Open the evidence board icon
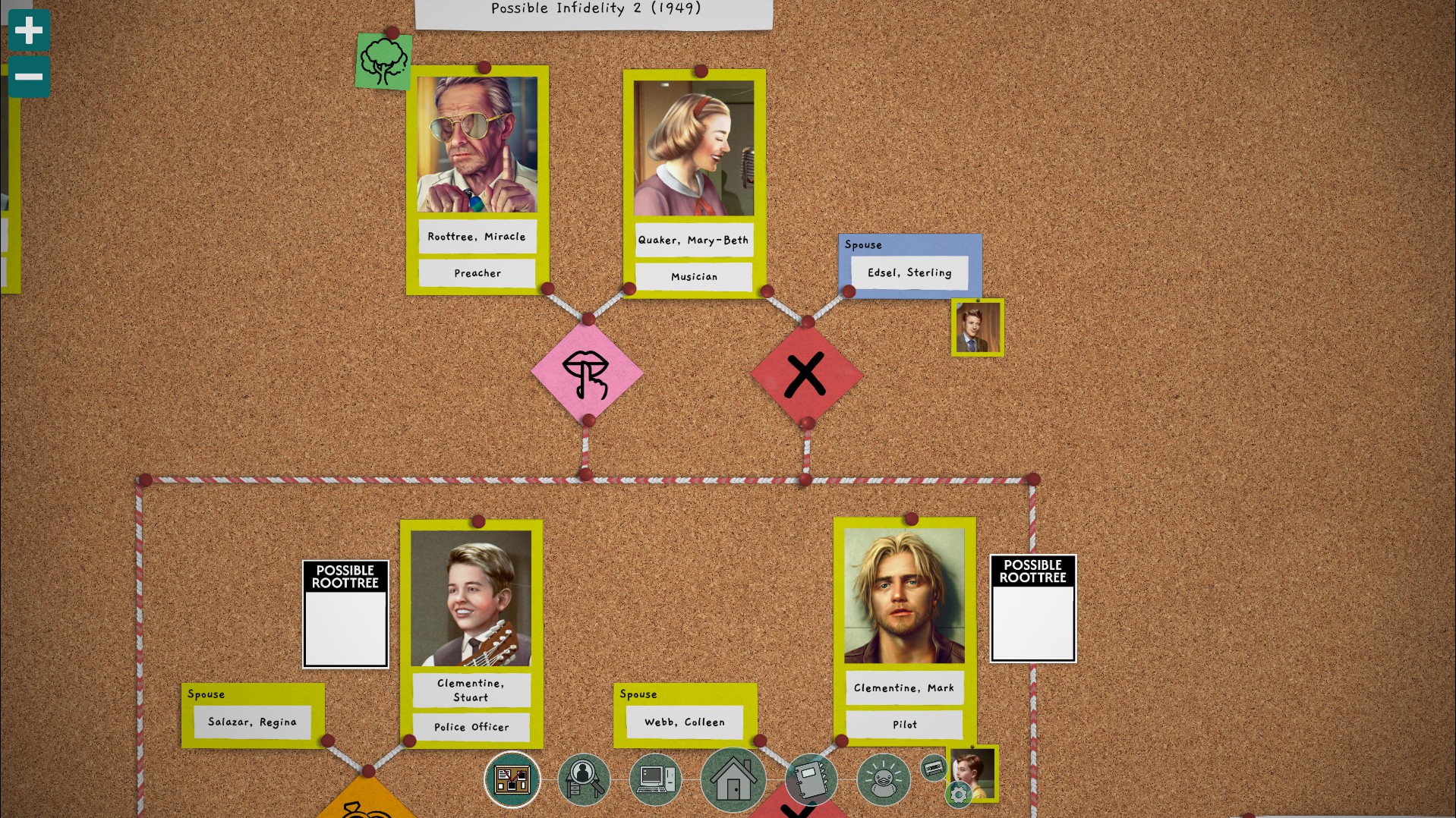1456x818 pixels. pyautogui.click(x=512, y=779)
